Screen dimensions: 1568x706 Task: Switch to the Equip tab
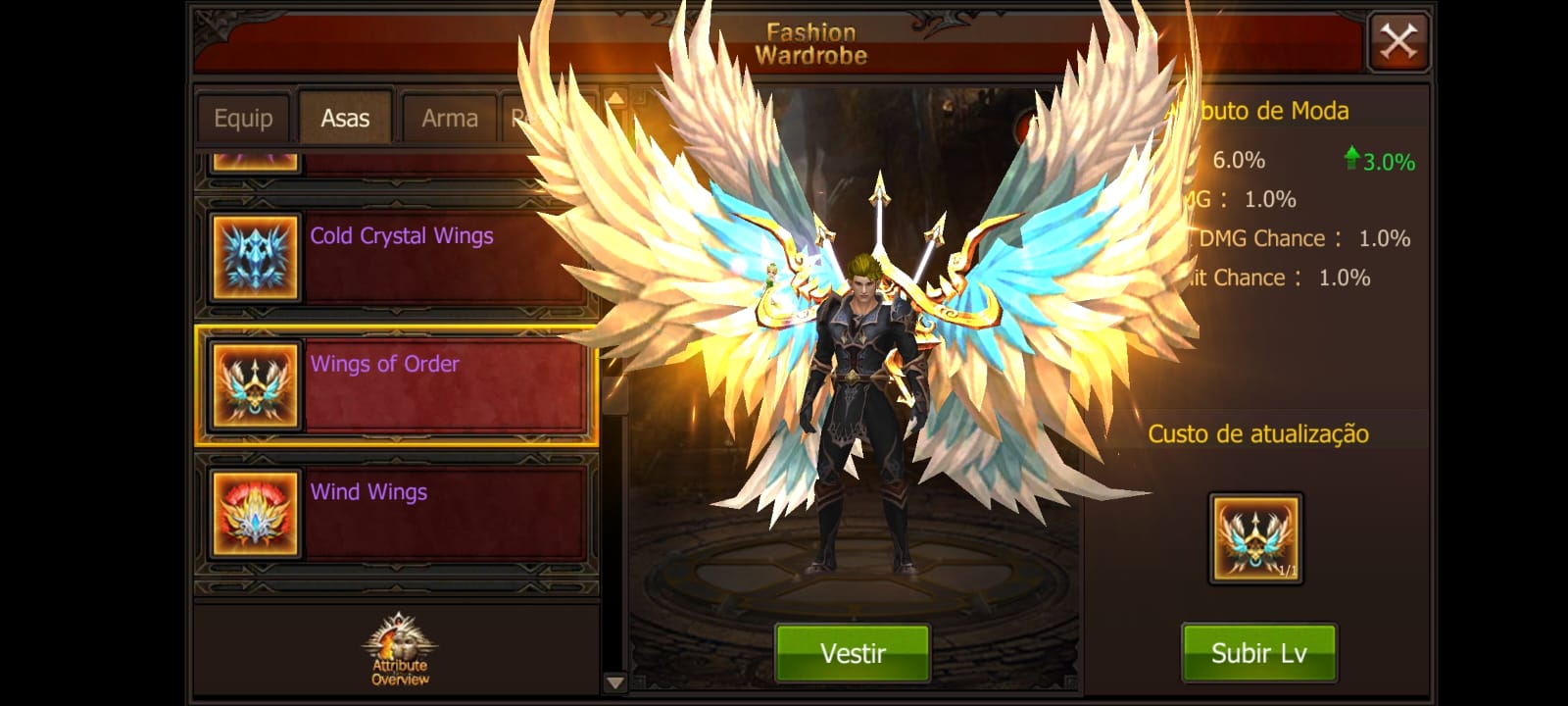242,117
